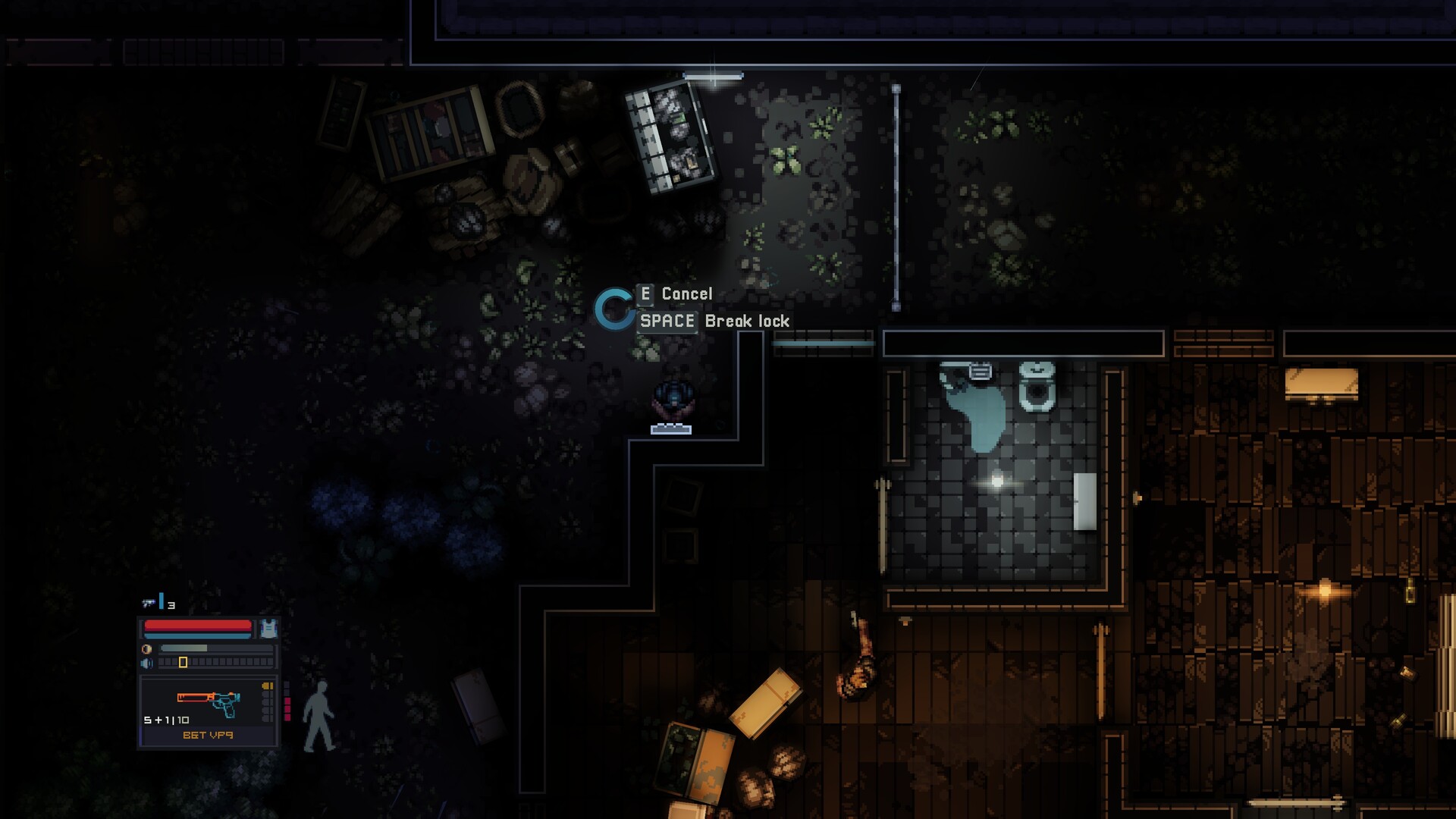The image size is (1456, 819).
Task: Click the body armor vest icon
Action: [269, 629]
